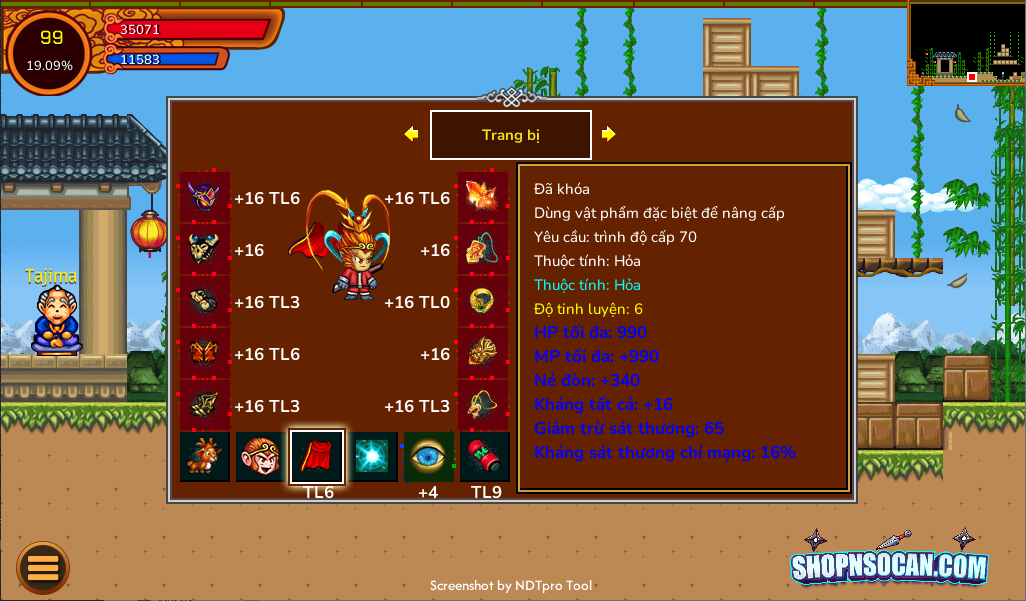Select the blue eye item slot
Viewport: 1026px width, 601px height.
click(429, 457)
